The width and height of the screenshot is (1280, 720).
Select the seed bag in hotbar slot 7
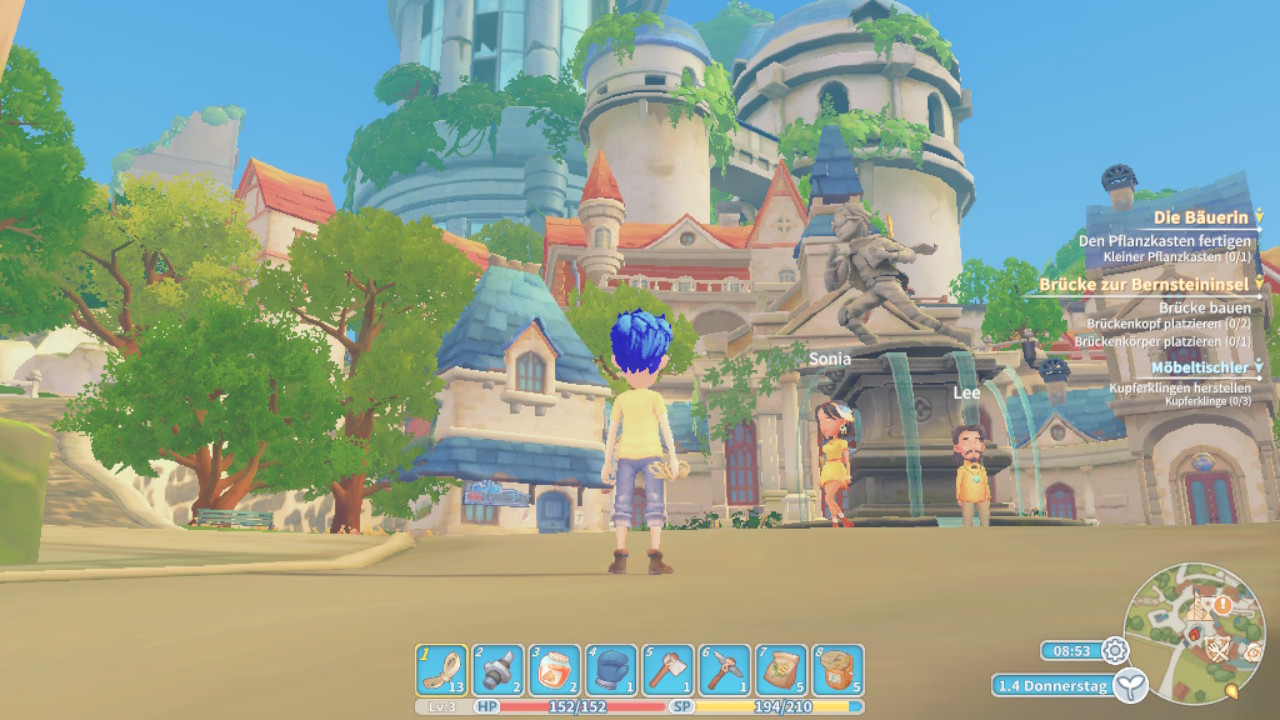[781, 670]
